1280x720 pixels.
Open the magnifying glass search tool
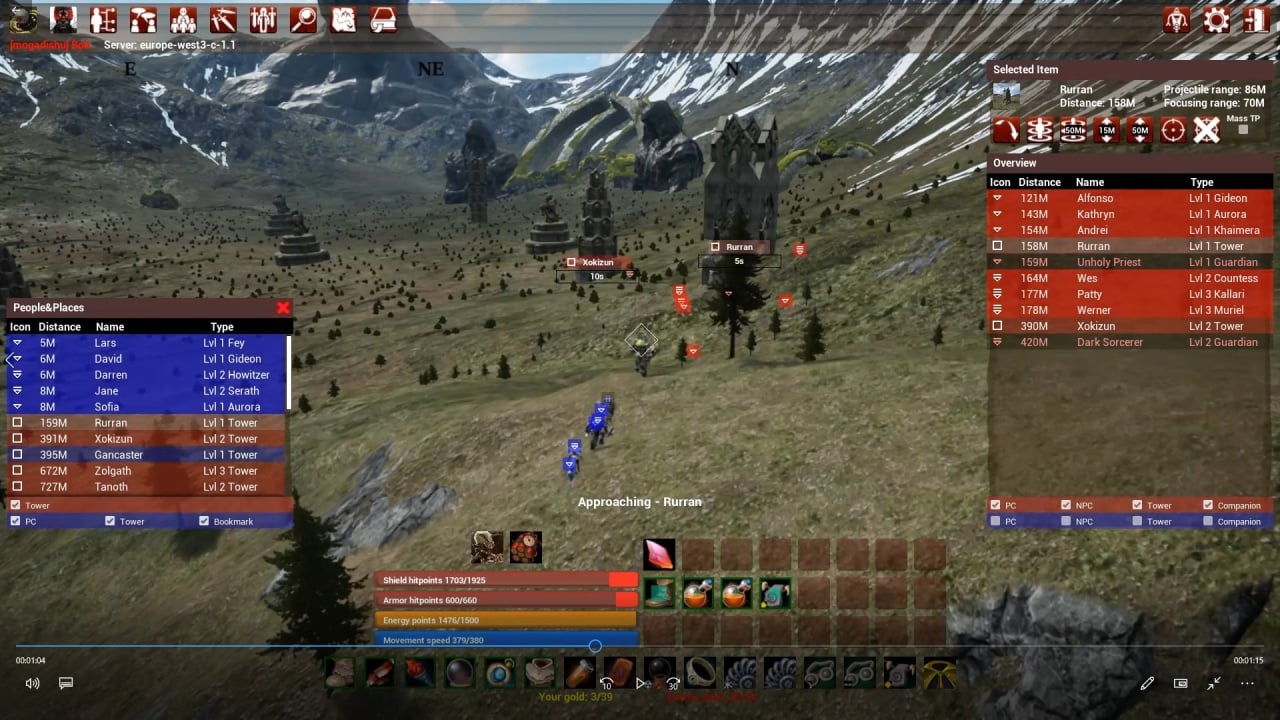coord(303,20)
